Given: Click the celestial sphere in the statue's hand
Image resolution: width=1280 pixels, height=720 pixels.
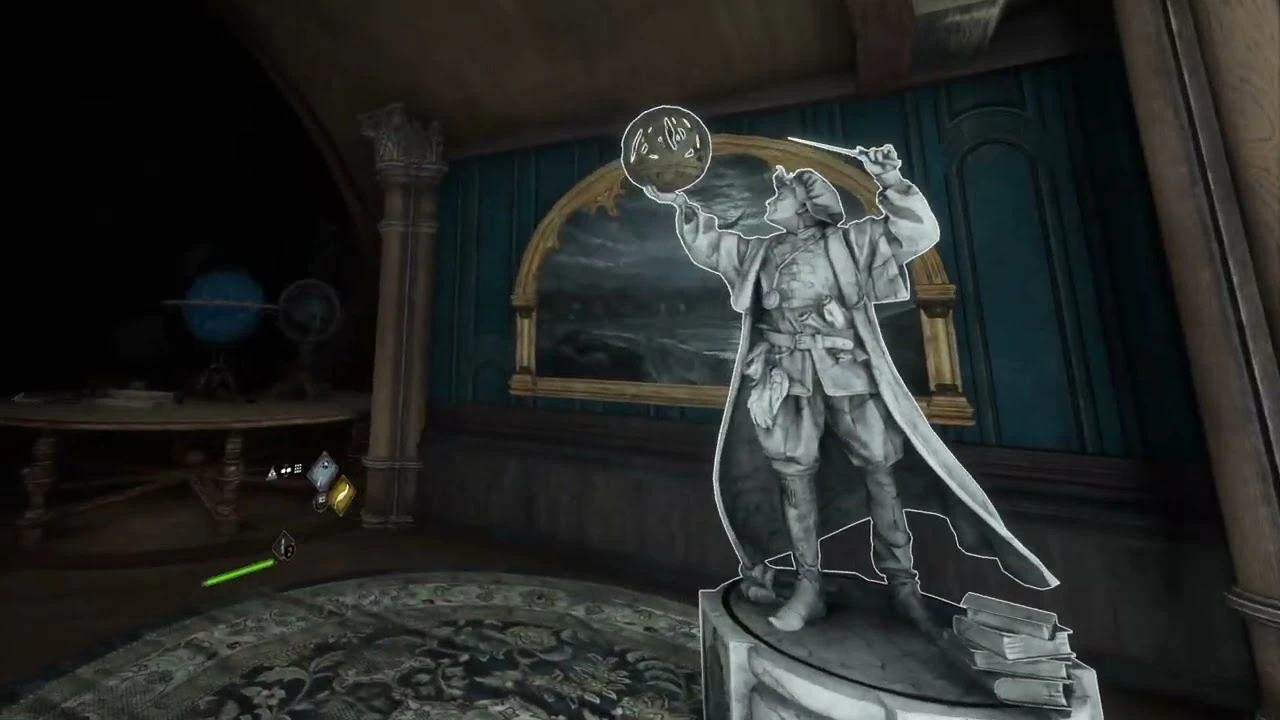Looking at the screenshot, I should 667,150.
